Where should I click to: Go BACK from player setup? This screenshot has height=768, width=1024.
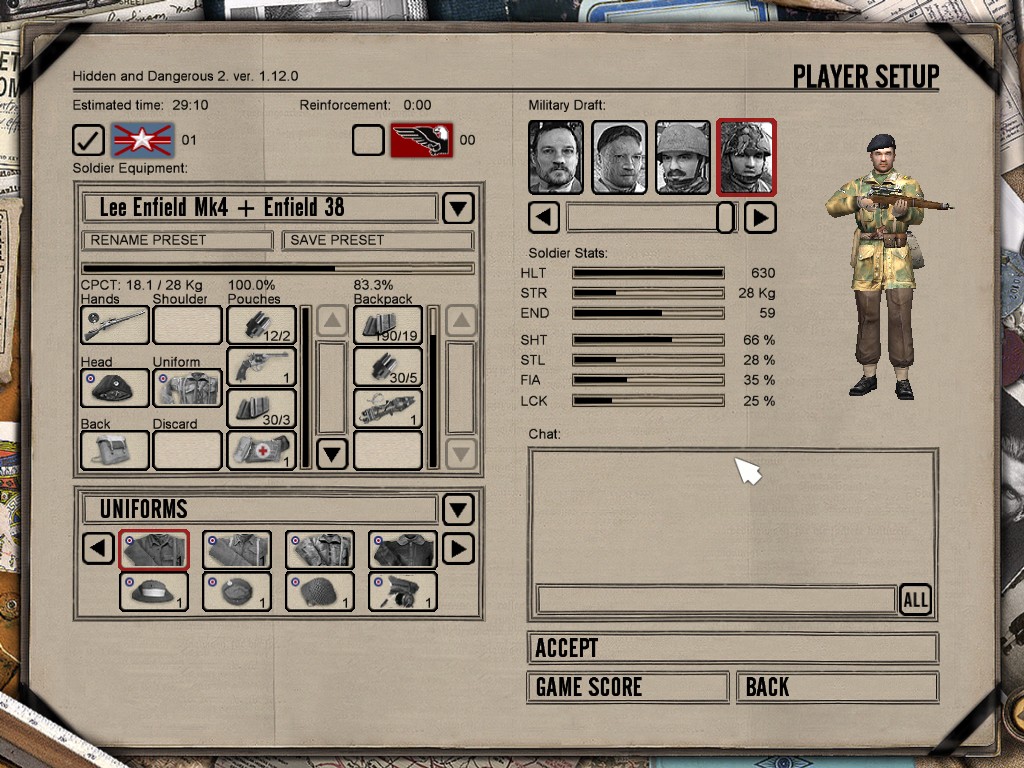pos(837,687)
